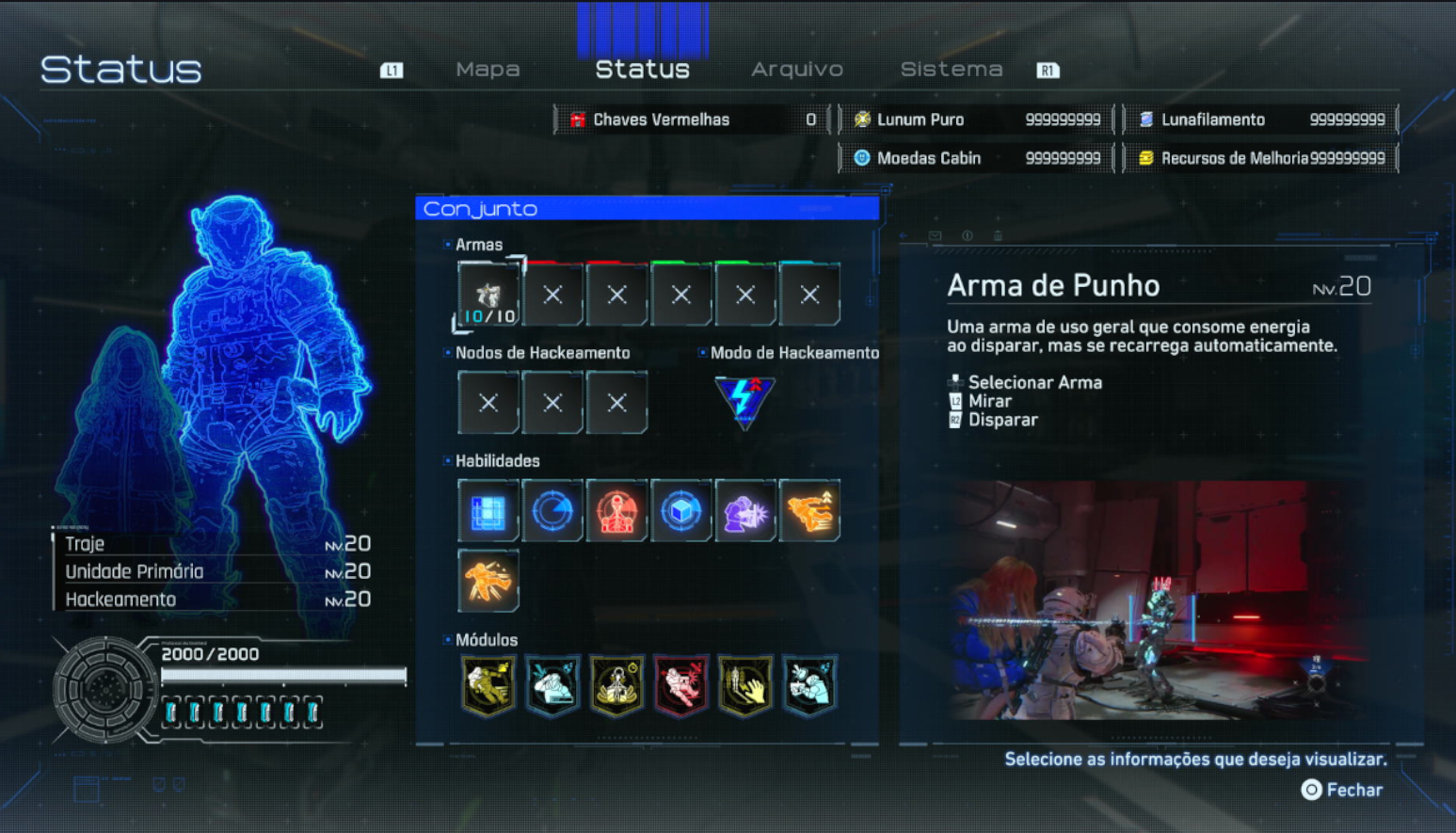Choose the blue grid ability icon
The image size is (1456, 833).
point(488,511)
